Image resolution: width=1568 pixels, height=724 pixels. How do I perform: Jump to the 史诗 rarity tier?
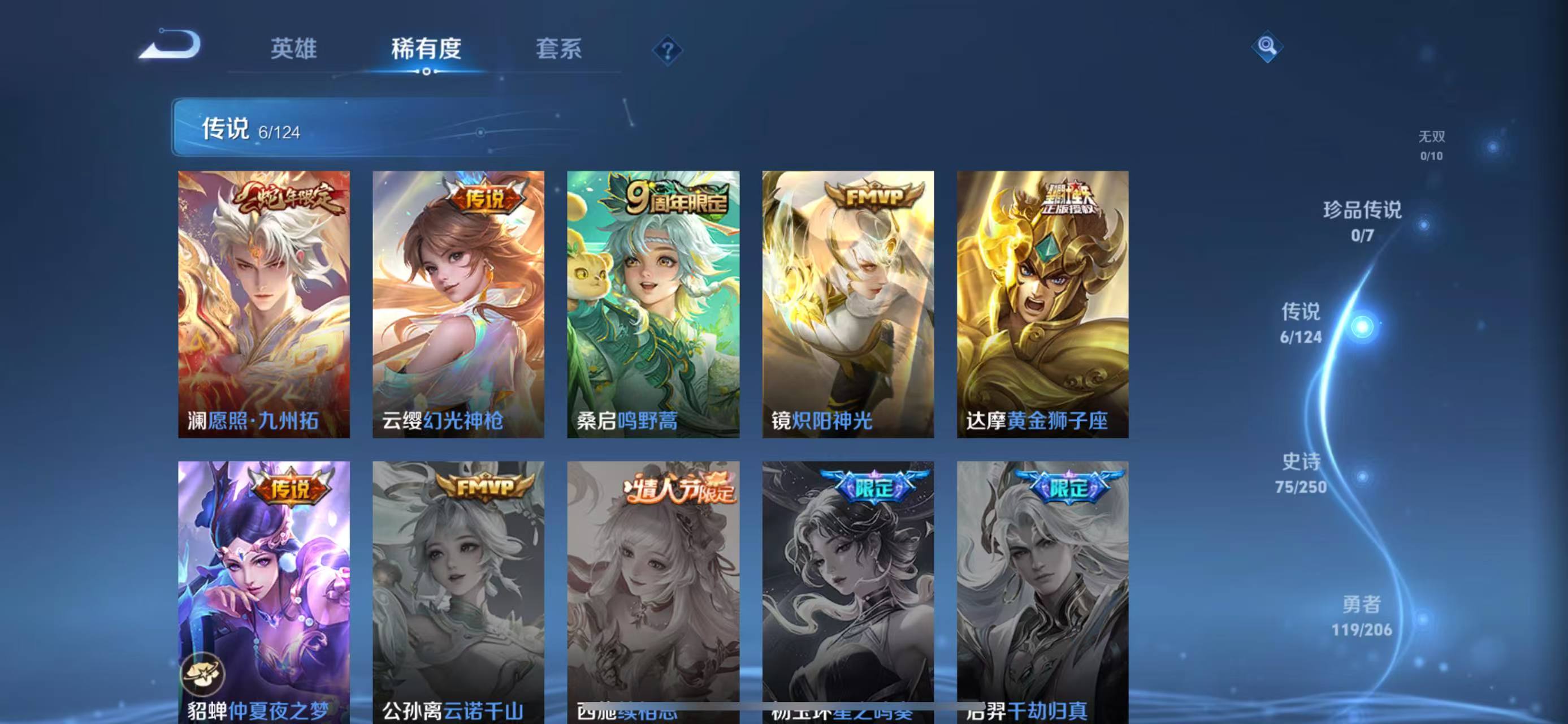[1301, 472]
